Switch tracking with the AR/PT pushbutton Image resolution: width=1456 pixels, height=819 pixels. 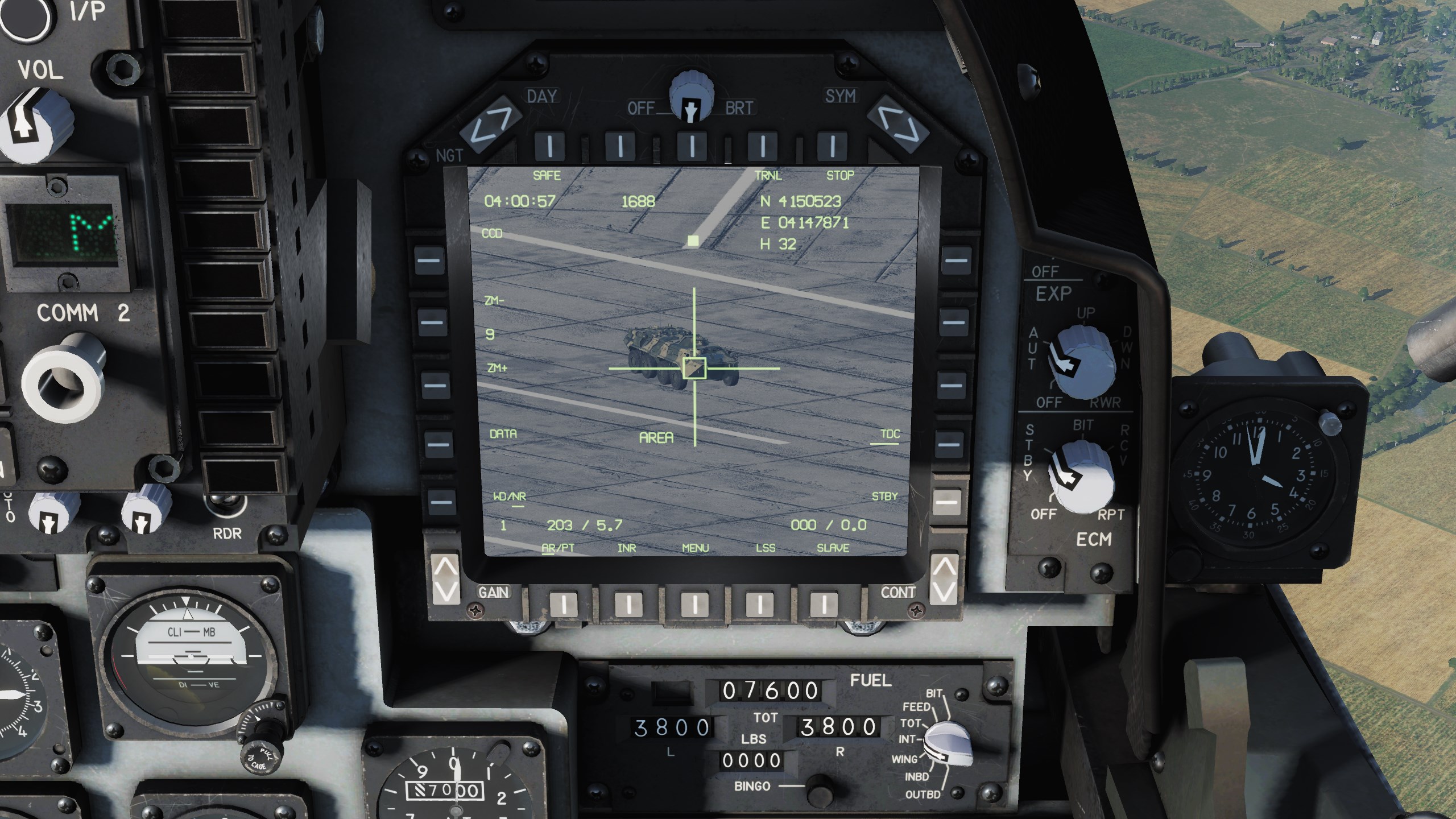coord(564,605)
